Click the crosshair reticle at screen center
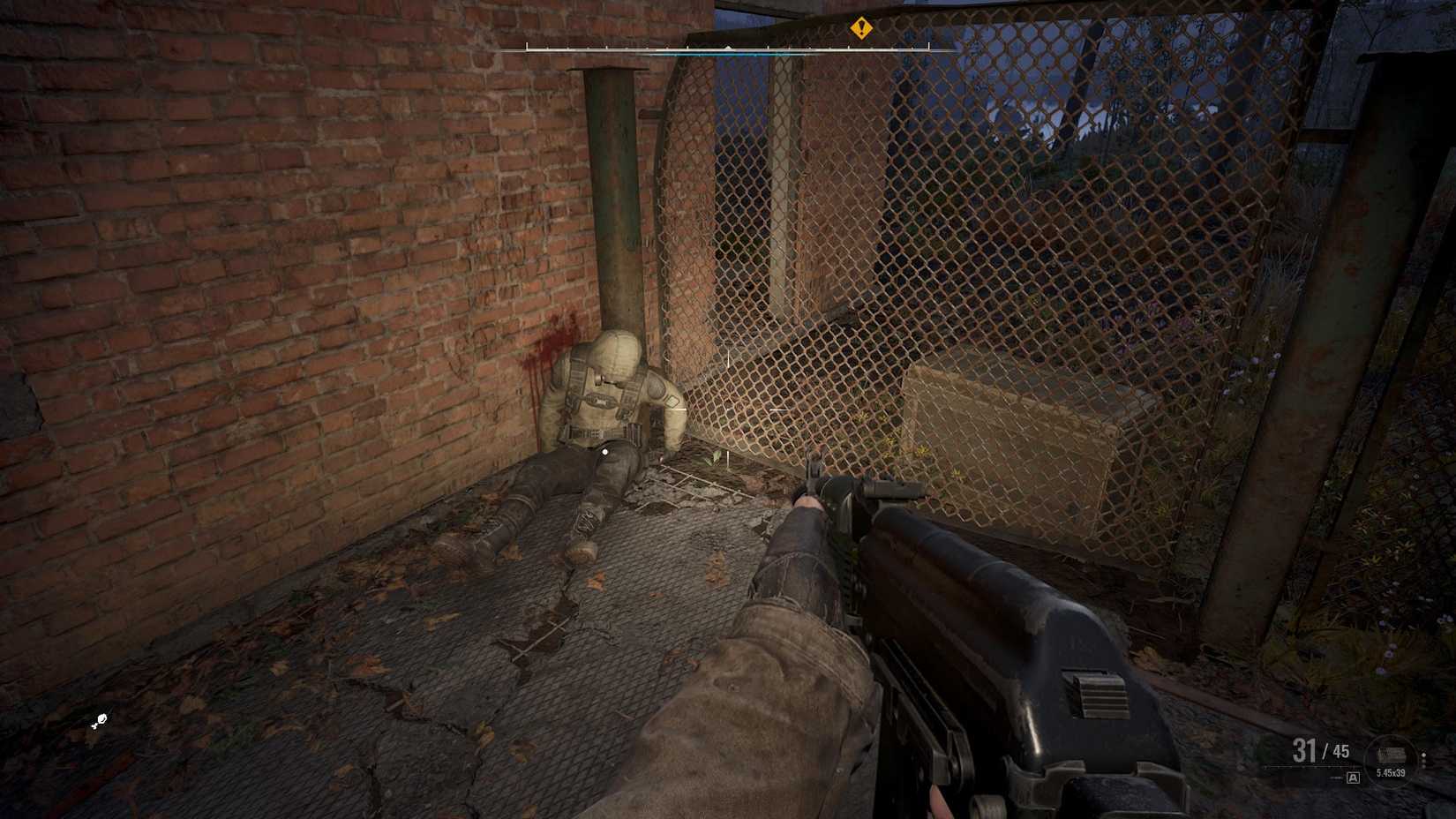The height and width of the screenshot is (819, 1456). (728, 409)
